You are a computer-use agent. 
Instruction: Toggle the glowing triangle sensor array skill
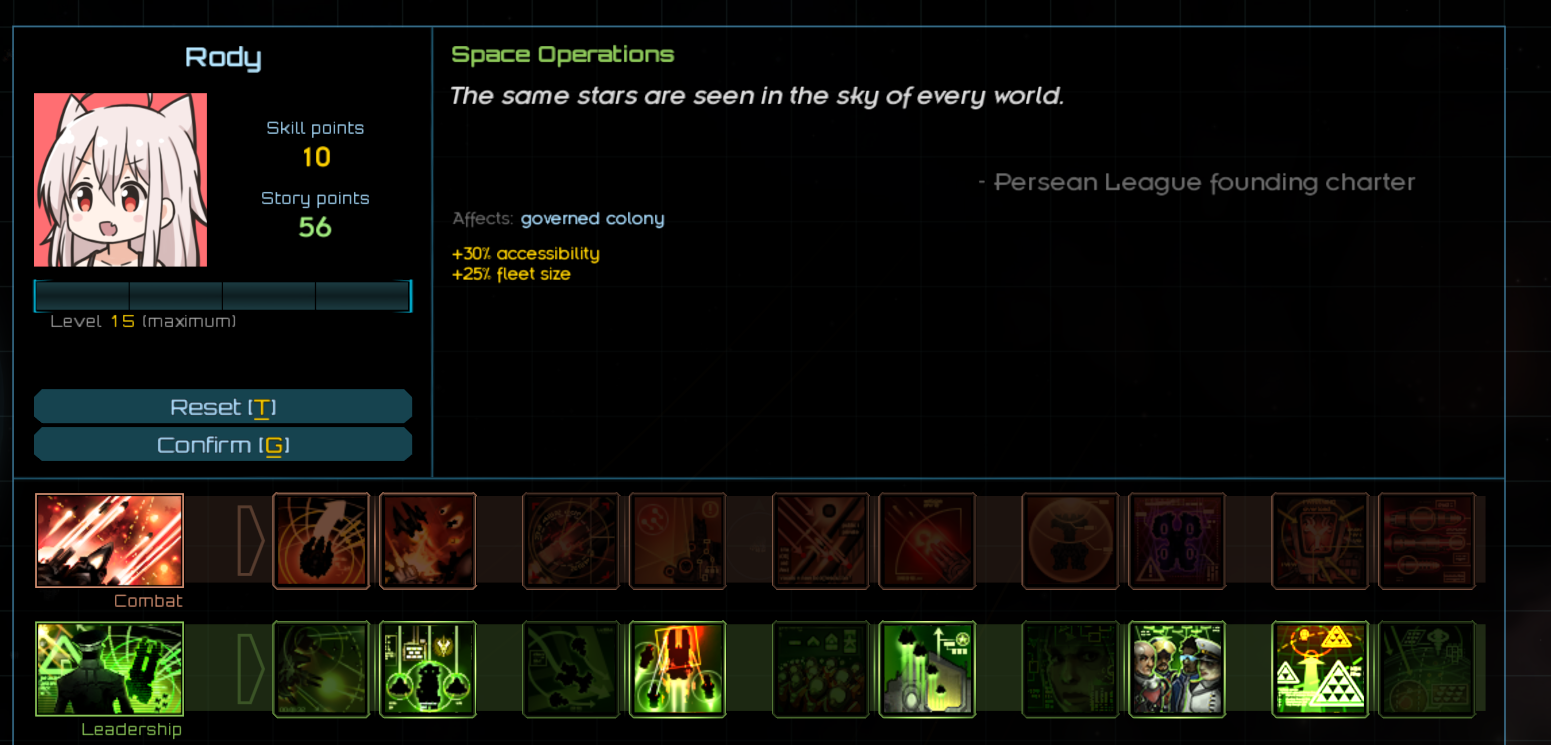[x=1320, y=669]
